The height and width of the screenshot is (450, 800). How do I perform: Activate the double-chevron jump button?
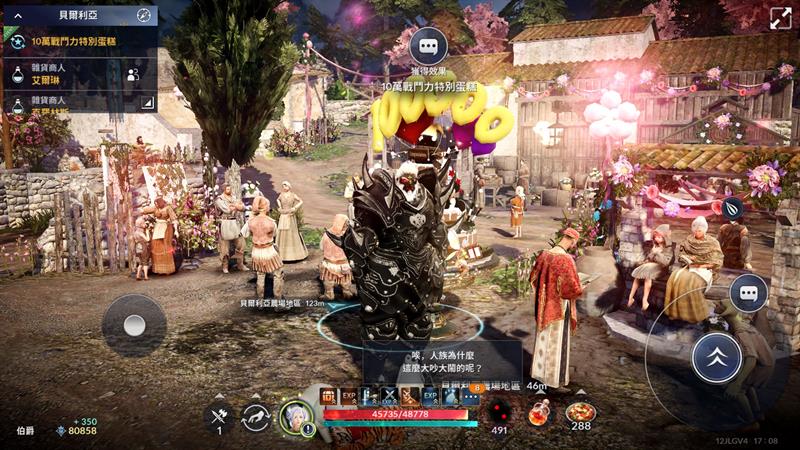(x=716, y=356)
